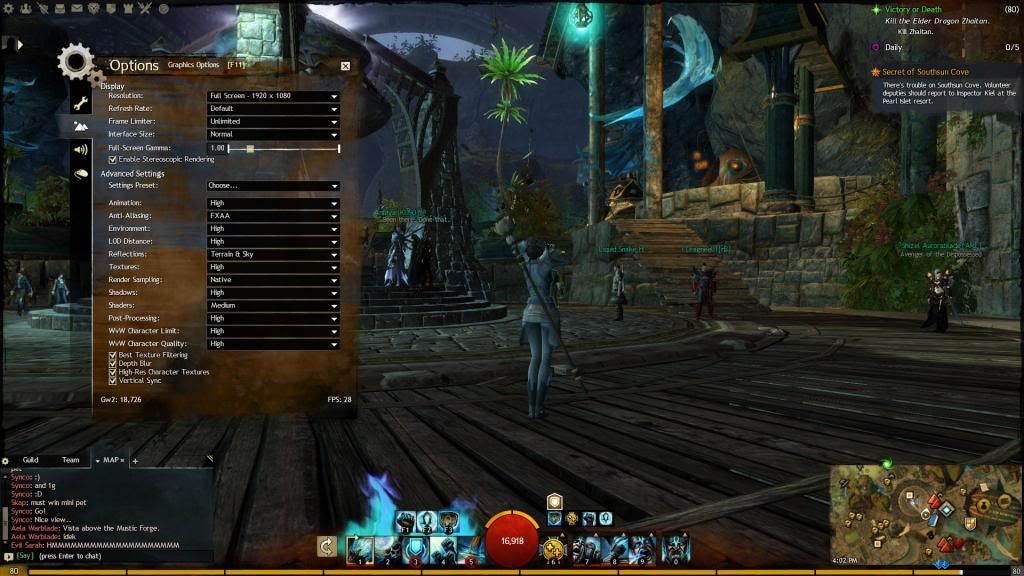Choose a Settings Preset from dropdown

coord(272,186)
